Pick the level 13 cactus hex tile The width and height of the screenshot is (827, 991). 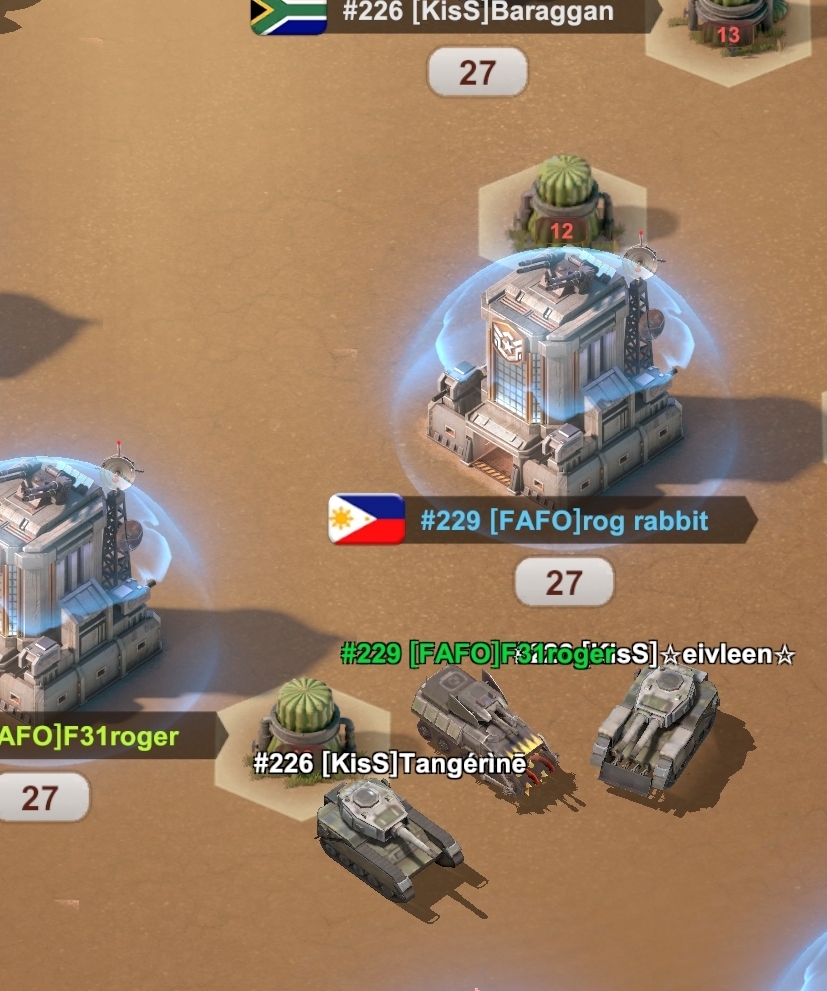(727, 29)
